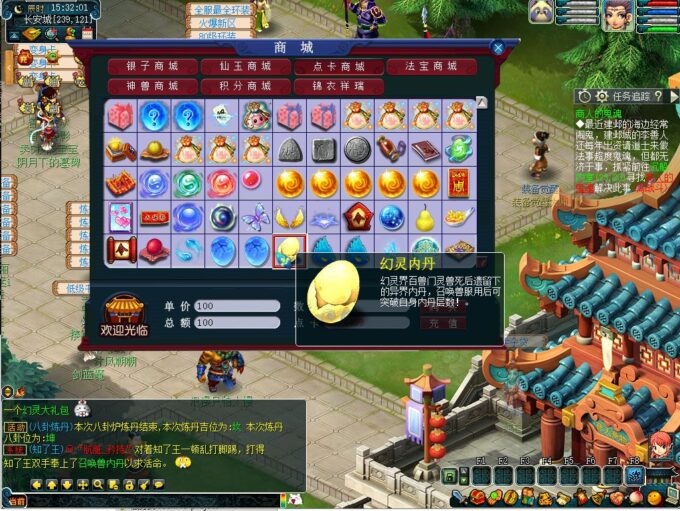Screen dimensions: 680x511
Task: Switch to the 法宝商城 tab
Action: [x=432, y=67]
